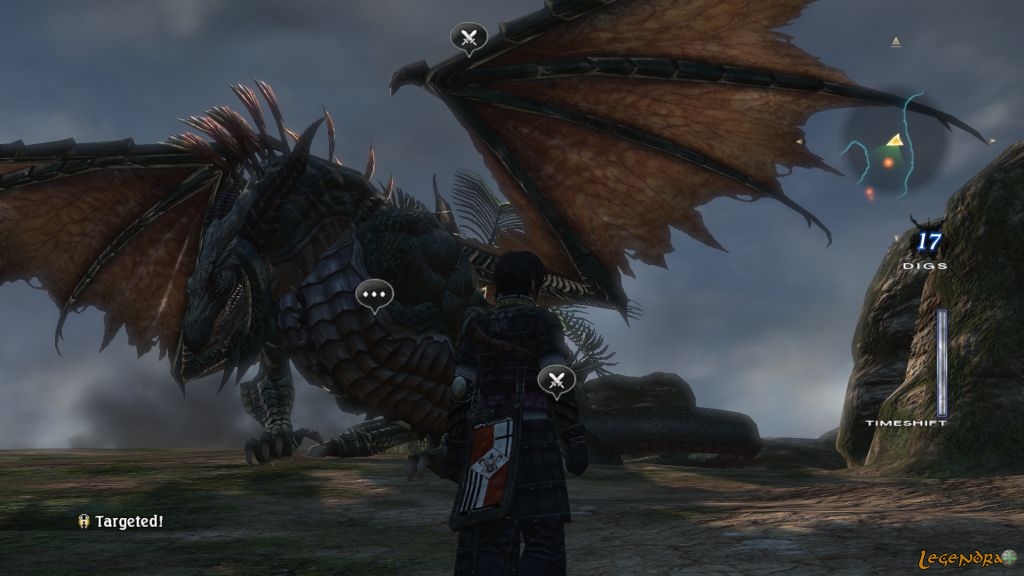Open the circular minimap
The width and height of the screenshot is (1024, 576).
click(x=889, y=148)
